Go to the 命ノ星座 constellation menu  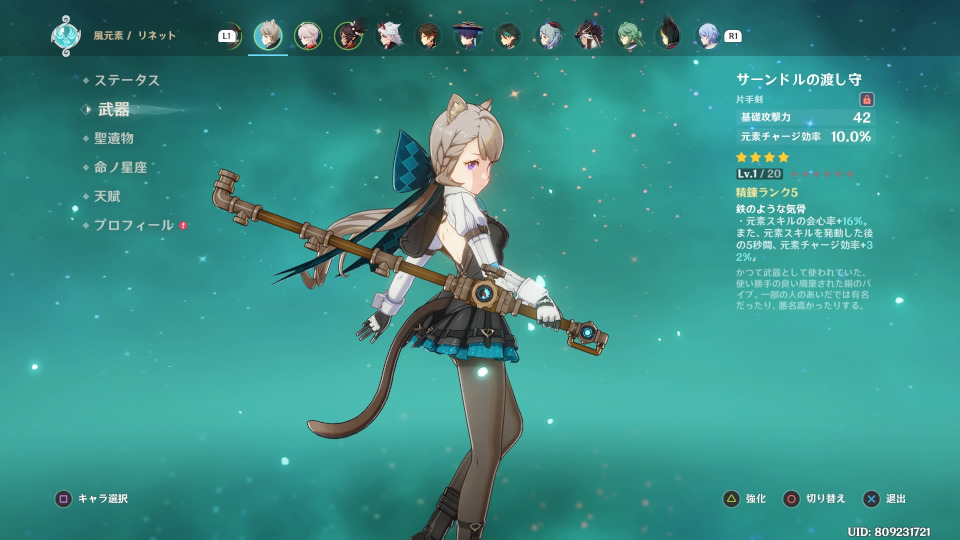tap(121, 167)
